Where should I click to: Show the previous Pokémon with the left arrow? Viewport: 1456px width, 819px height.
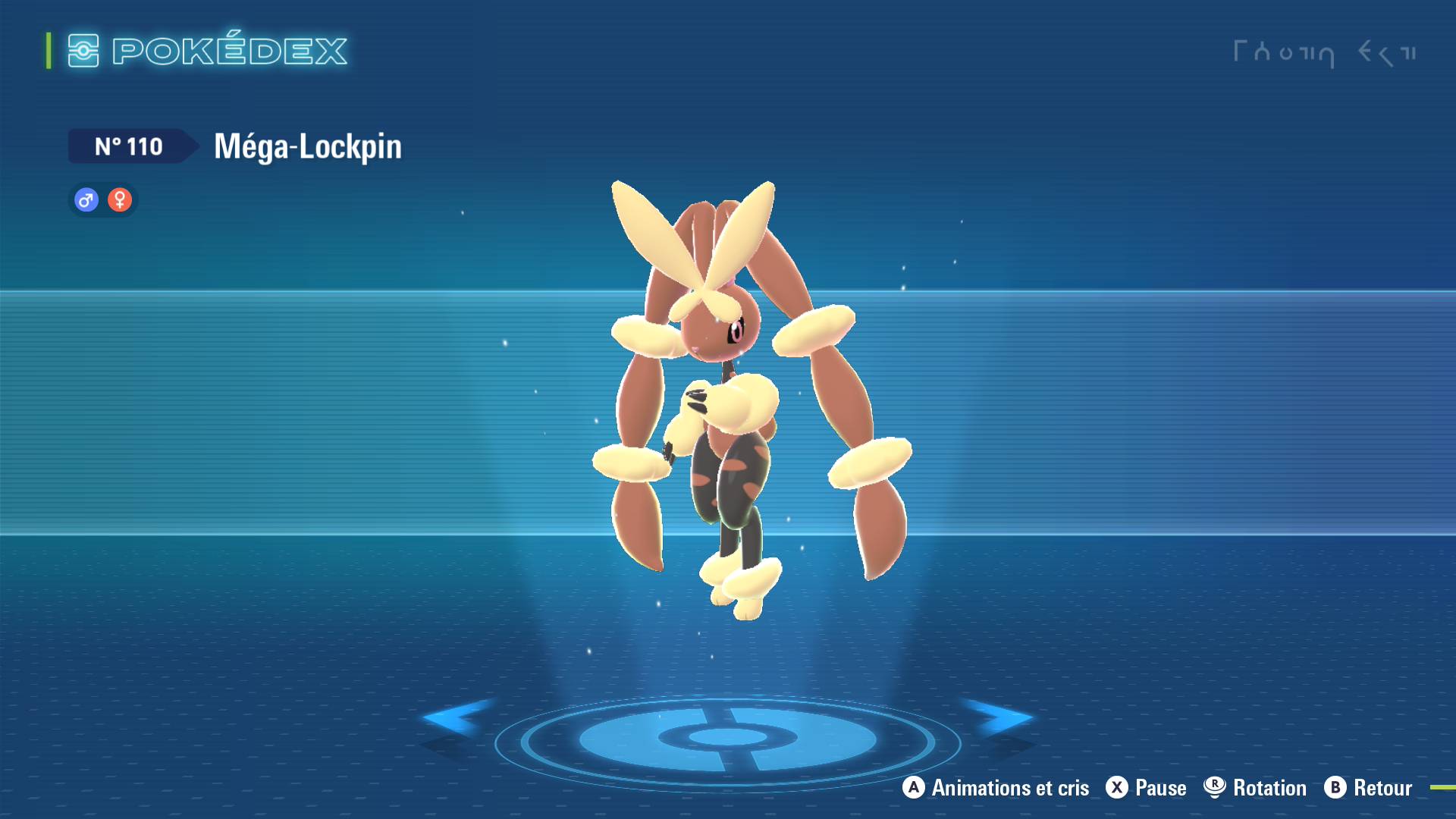[457, 717]
